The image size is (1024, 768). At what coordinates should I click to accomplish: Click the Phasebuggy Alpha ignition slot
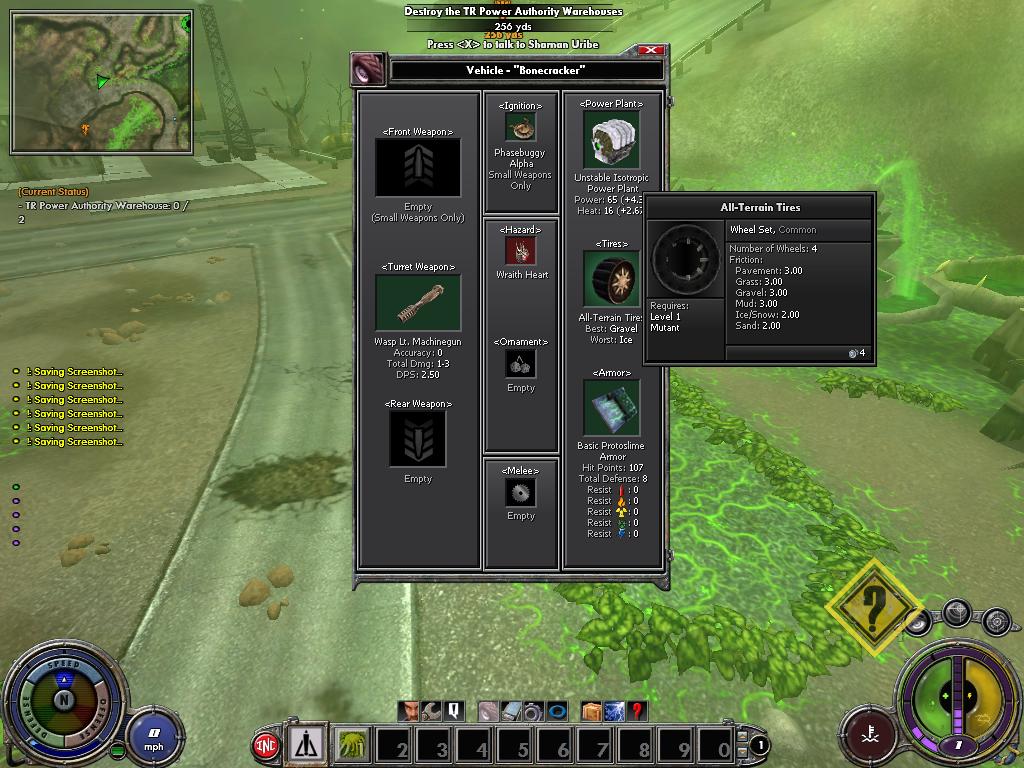tap(520, 128)
